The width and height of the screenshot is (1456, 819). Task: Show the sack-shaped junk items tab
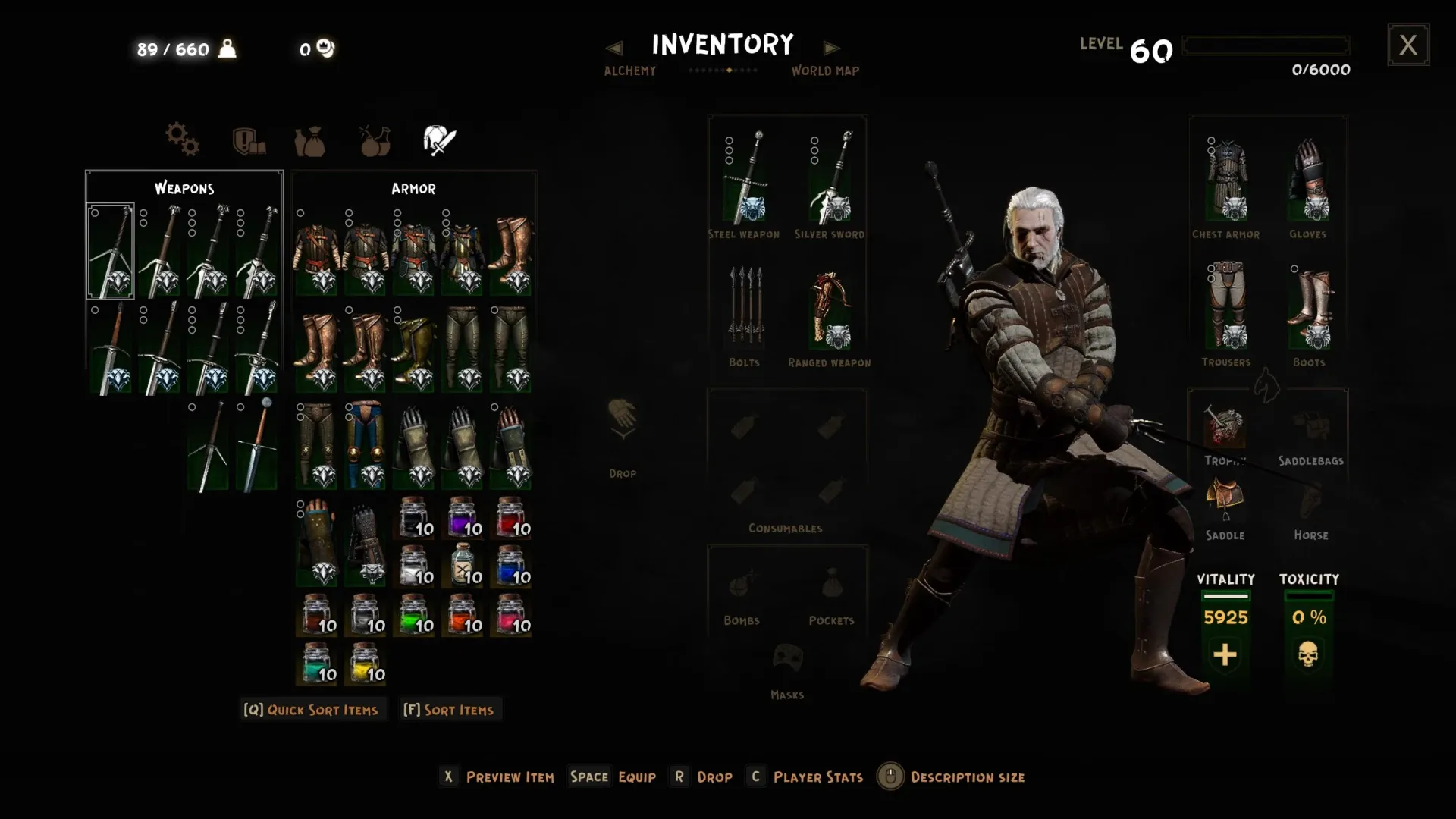click(309, 141)
